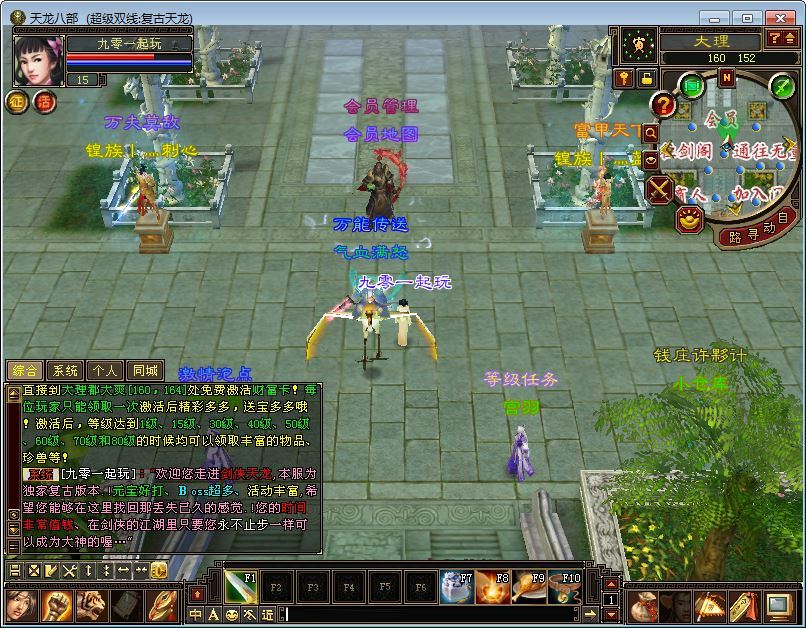This screenshot has height=628, width=806.
Task: Open the crossed swords button by minimap
Action: [x=660, y=188]
